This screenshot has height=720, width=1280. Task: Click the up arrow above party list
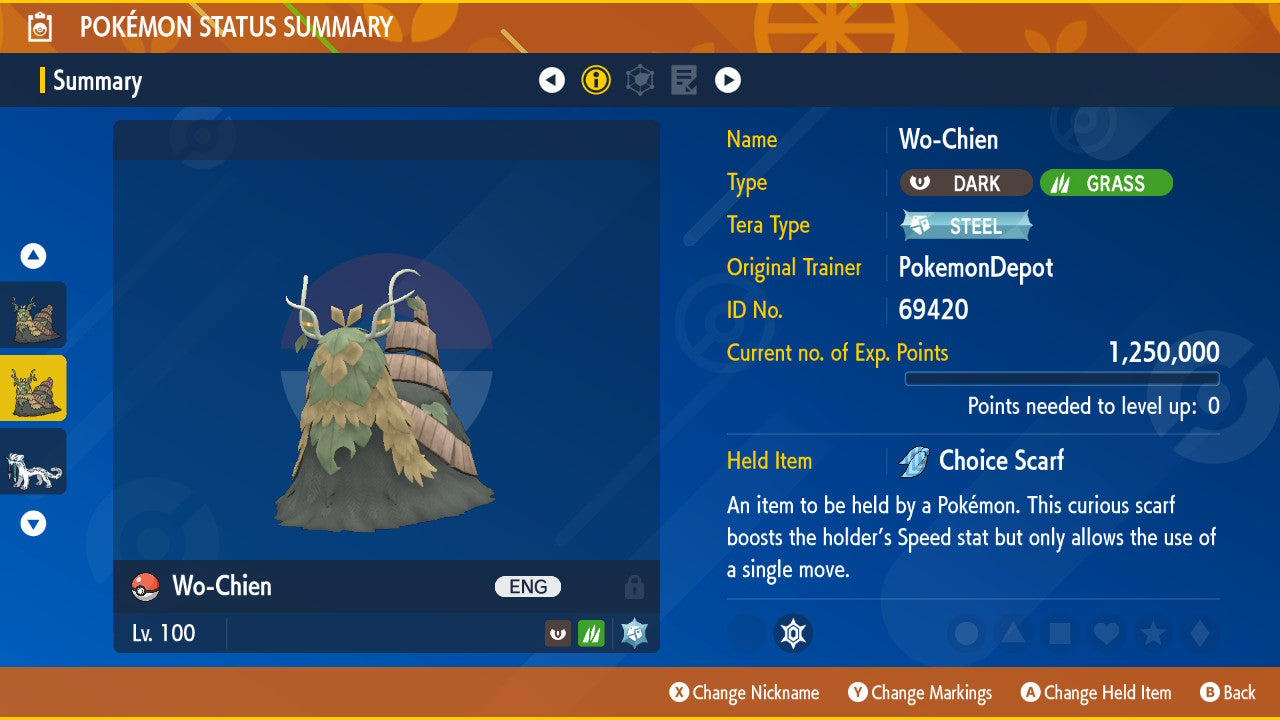[x=33, y=256]
